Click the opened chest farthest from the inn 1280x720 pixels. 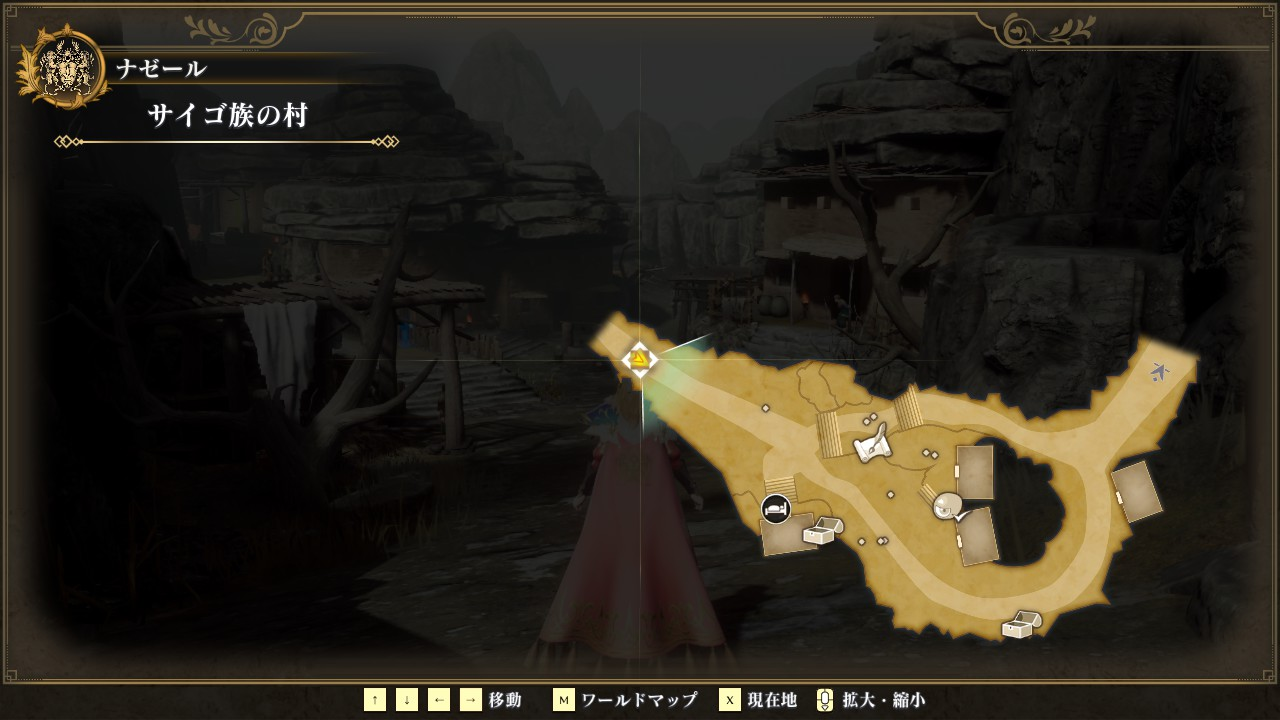click(x=1022, y=625)
